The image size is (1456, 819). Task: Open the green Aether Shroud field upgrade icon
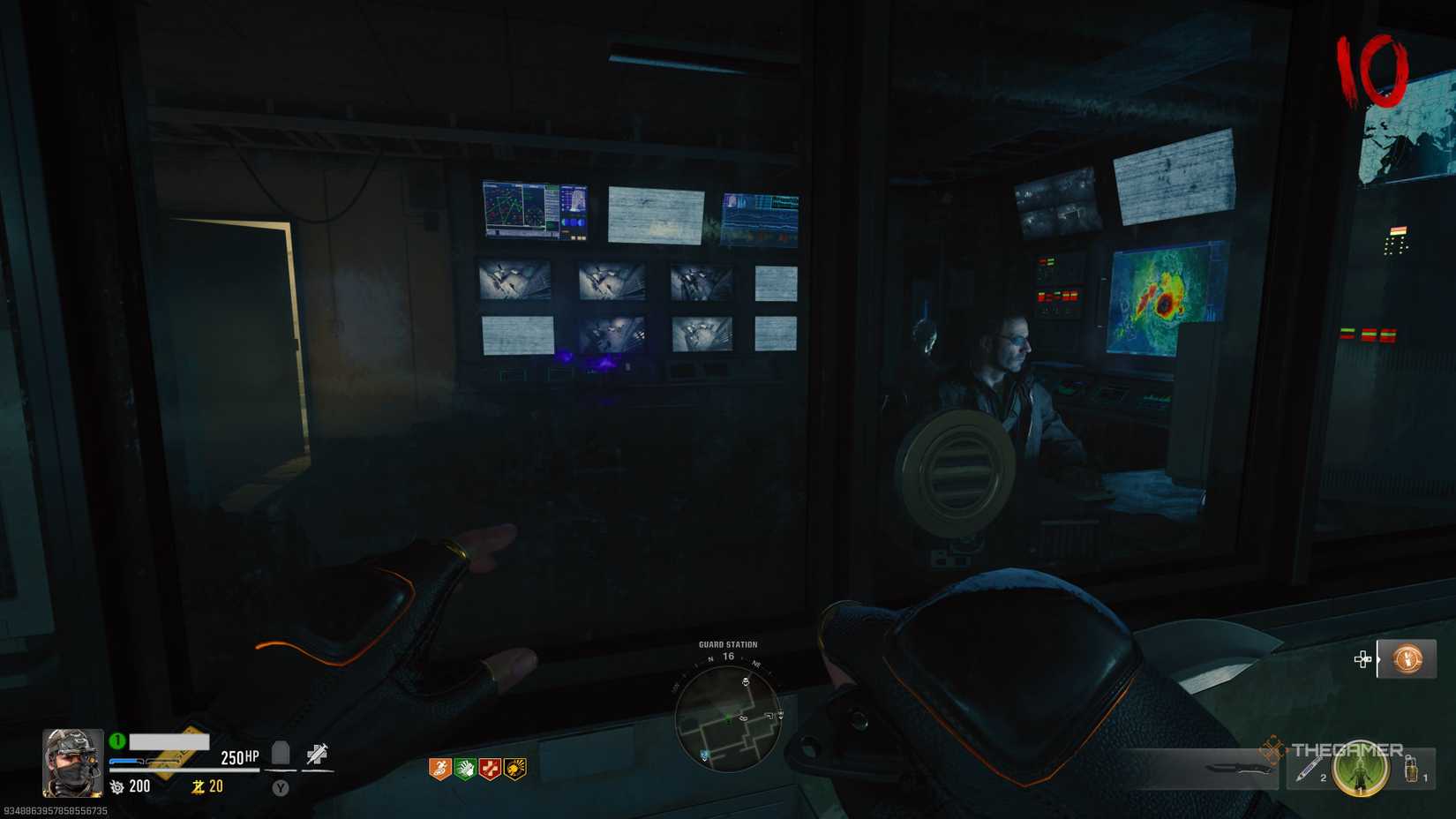click(x=1360, y=770)
